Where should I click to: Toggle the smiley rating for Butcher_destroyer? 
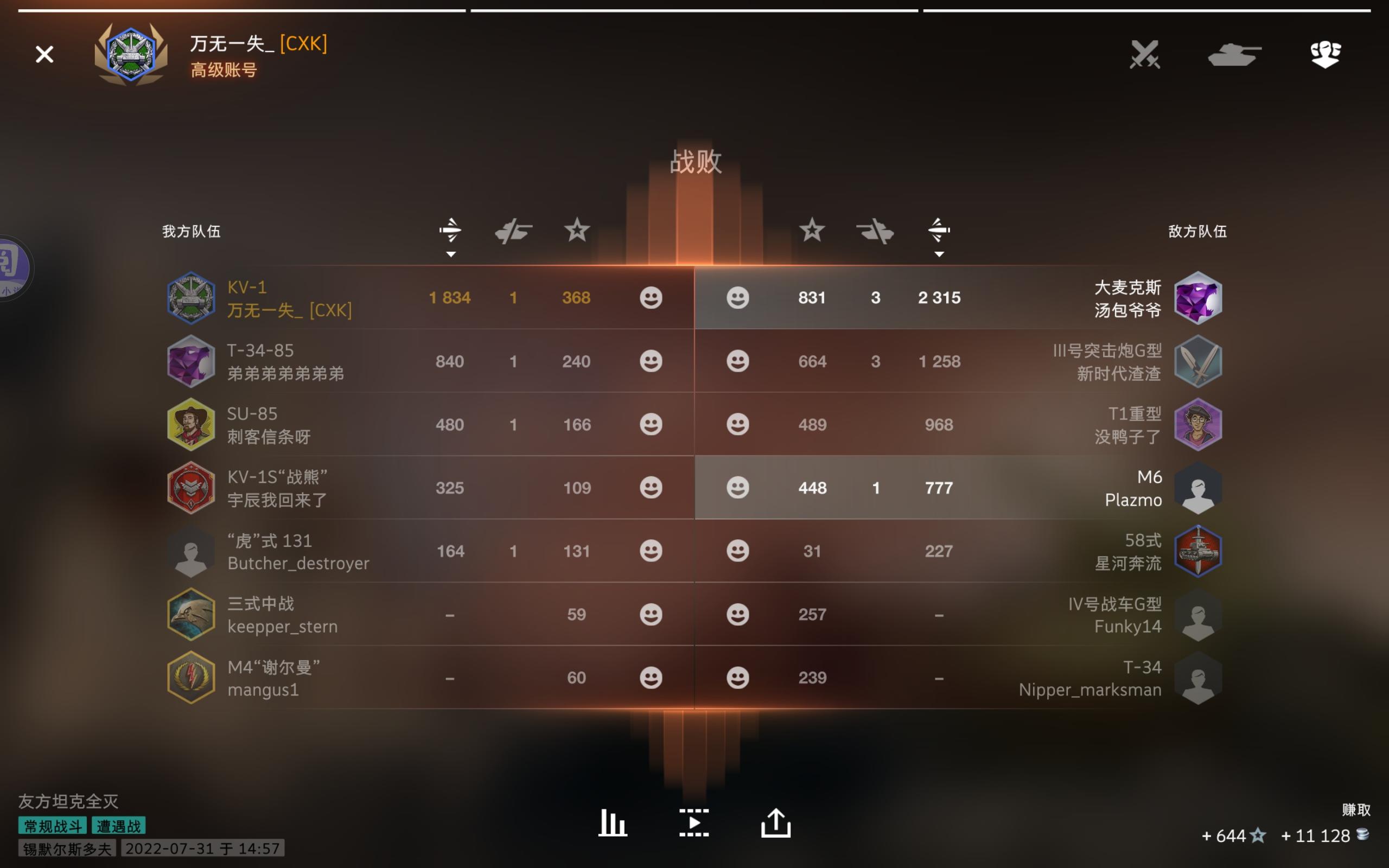652,550
